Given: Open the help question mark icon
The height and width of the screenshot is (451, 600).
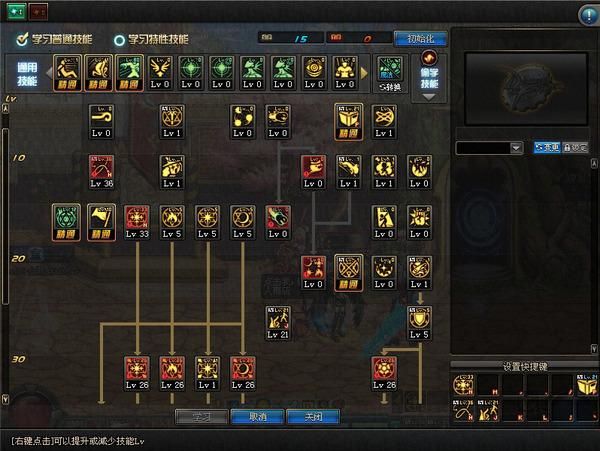Looking at the screenshot, I should pyautogui.click(x=587, y=13).
